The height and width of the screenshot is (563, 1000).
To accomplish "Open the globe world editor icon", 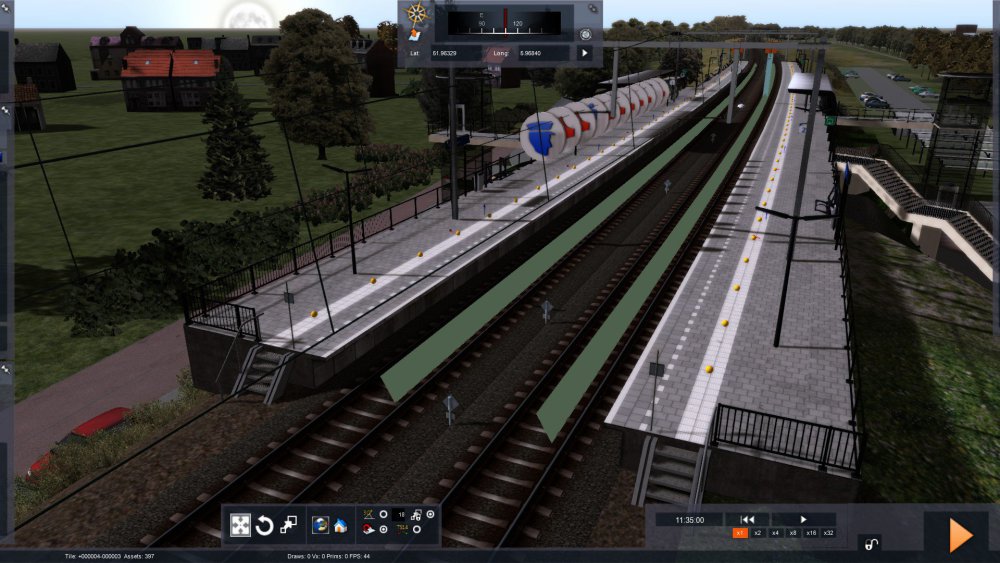I will coord(320,524).
